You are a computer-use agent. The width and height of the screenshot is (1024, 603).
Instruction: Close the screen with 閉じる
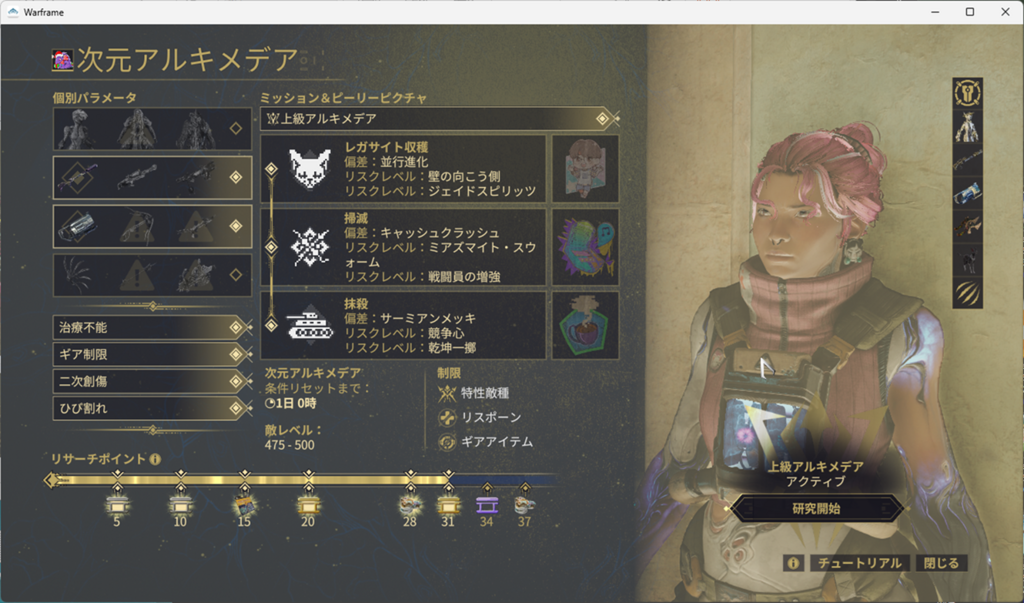pyautogui.click(x=941, y=563)
